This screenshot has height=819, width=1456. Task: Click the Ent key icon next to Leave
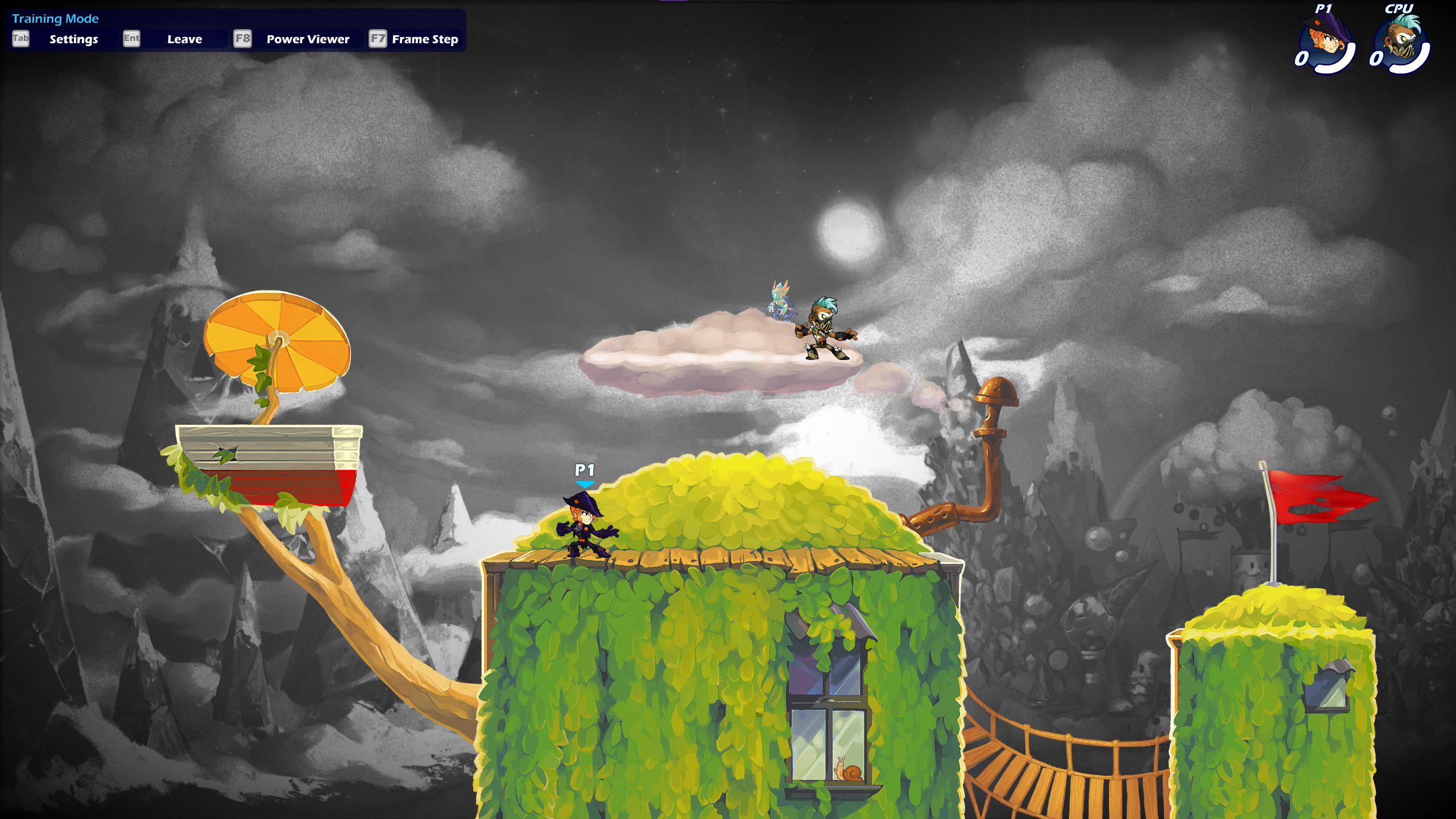[x=131, y=39]
